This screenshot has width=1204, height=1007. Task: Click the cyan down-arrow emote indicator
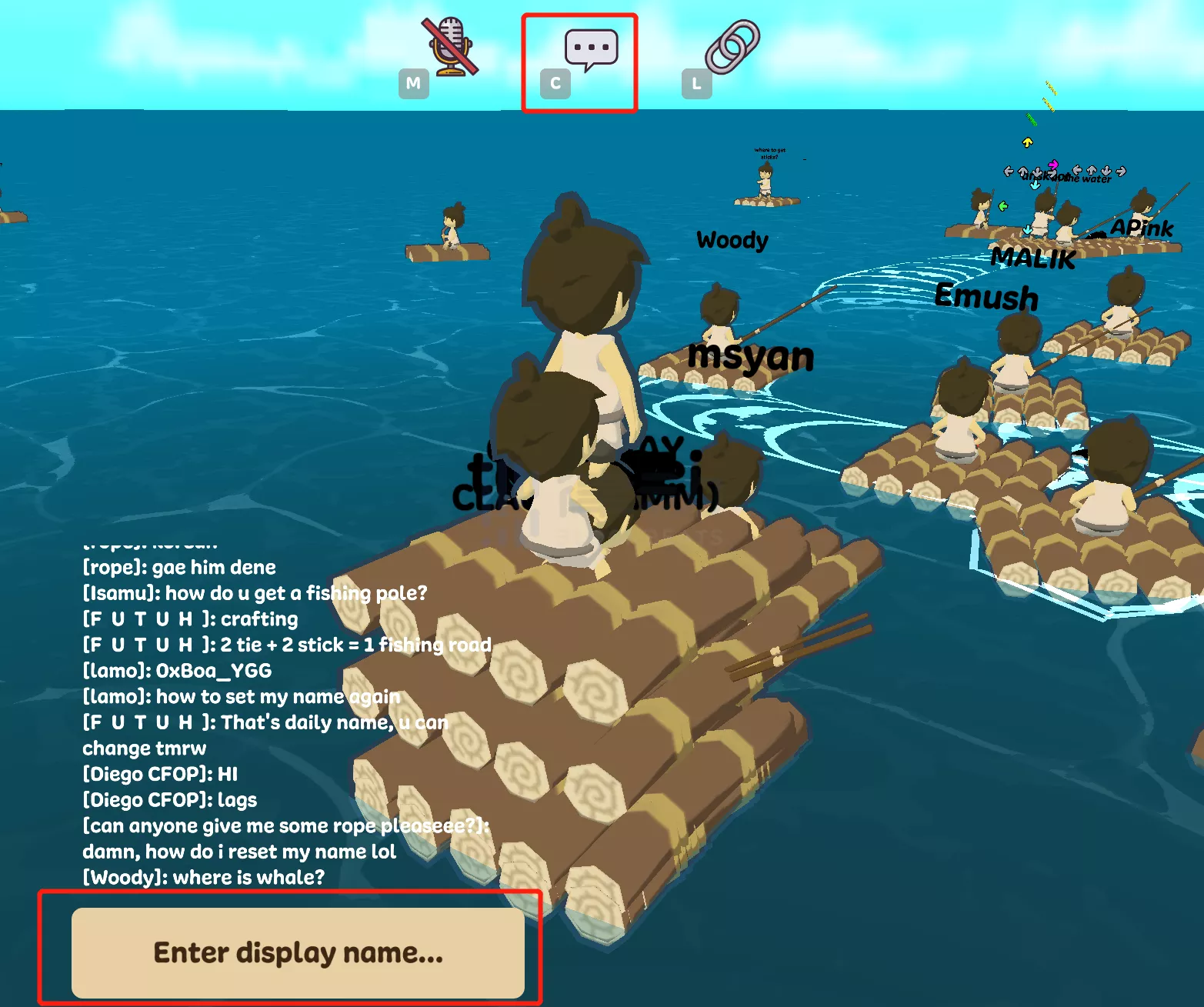[x=1036, y=185]
